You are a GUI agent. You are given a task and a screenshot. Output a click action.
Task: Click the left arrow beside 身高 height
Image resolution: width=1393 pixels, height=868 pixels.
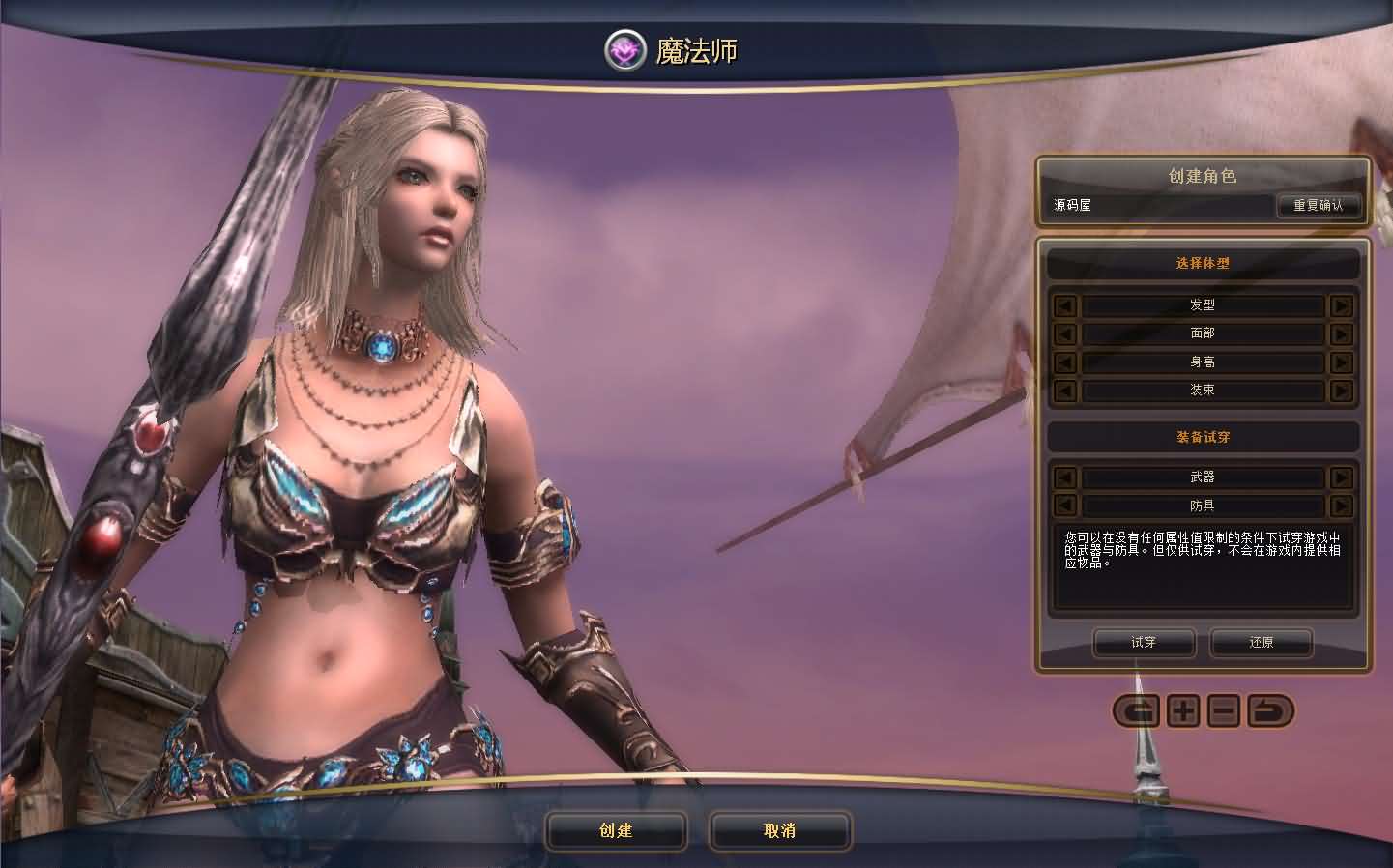pos(1063,362)
